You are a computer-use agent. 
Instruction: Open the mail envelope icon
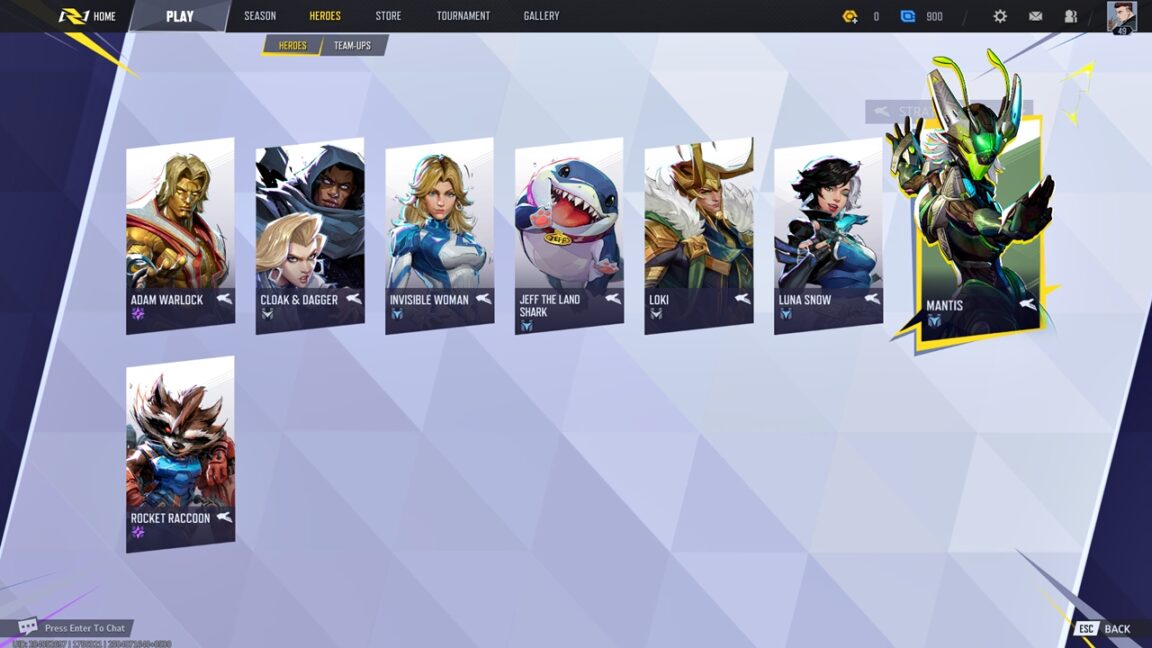[1035, 16]
